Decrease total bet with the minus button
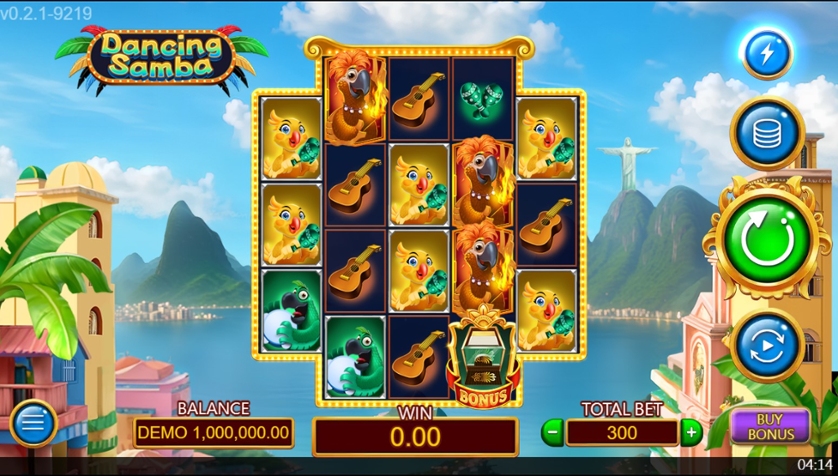Screen dimensions: 838x476 pos(552,432)
